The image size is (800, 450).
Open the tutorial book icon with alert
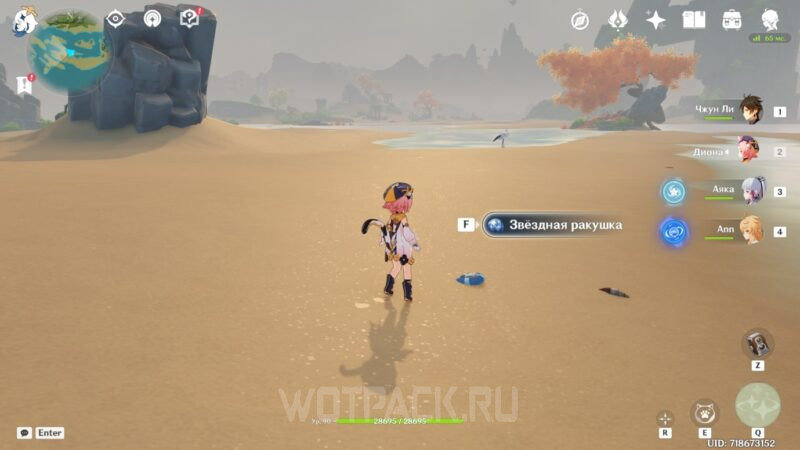pos(189,18)
